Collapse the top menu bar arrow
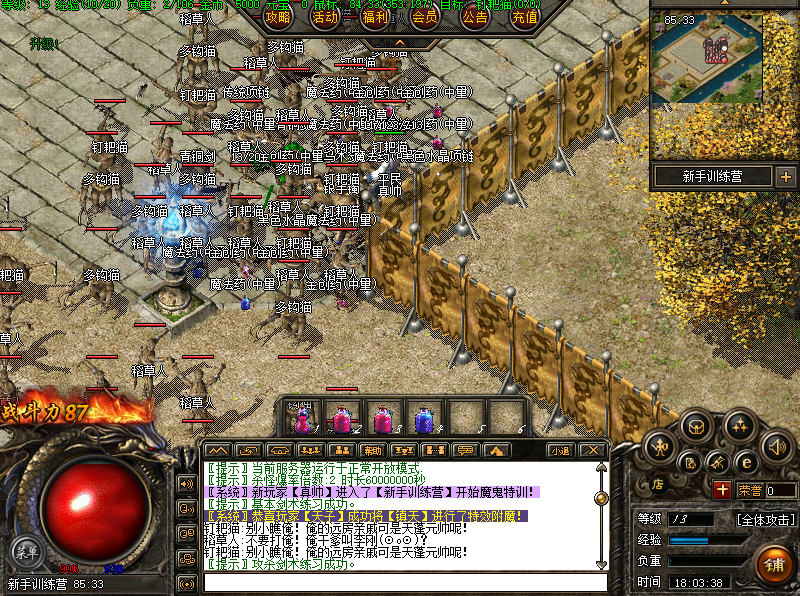800x596 pixels. 400,43
